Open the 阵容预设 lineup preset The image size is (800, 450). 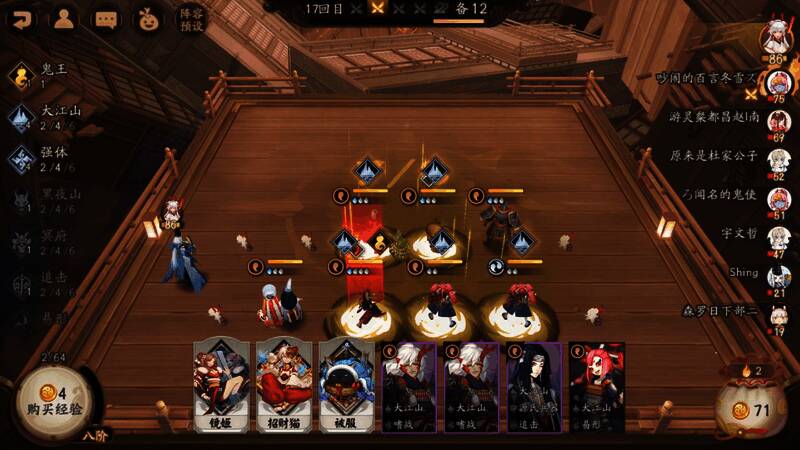pos(190,18)
